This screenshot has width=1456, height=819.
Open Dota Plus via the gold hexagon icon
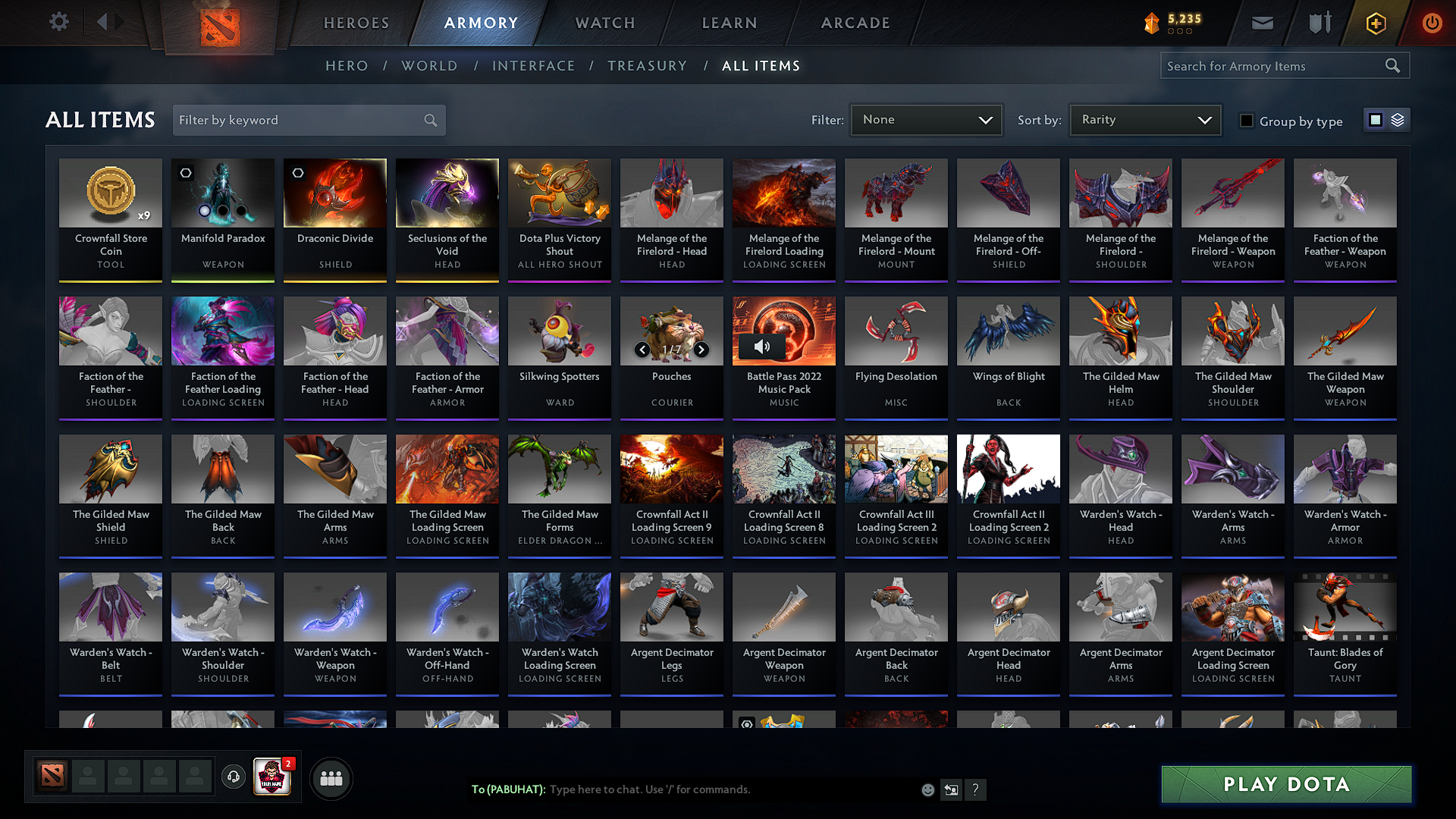click(x=1375, y=23)
